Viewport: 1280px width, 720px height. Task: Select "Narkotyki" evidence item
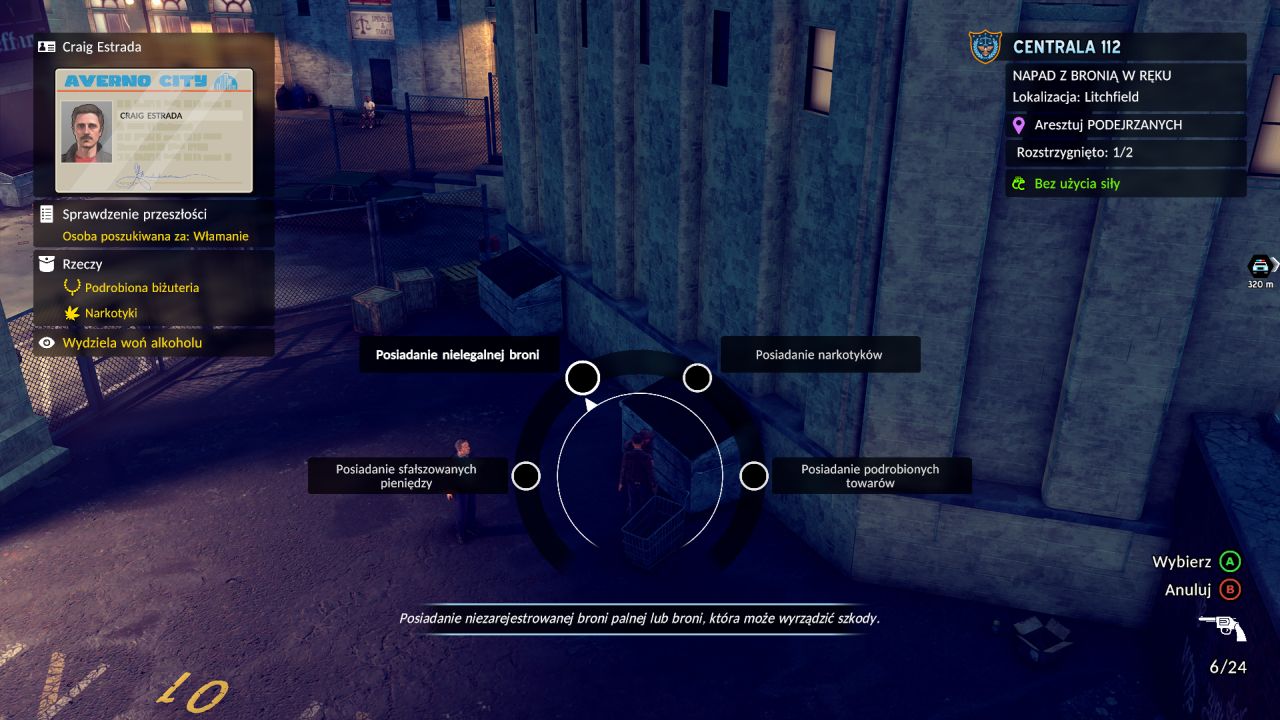(111, 313)
